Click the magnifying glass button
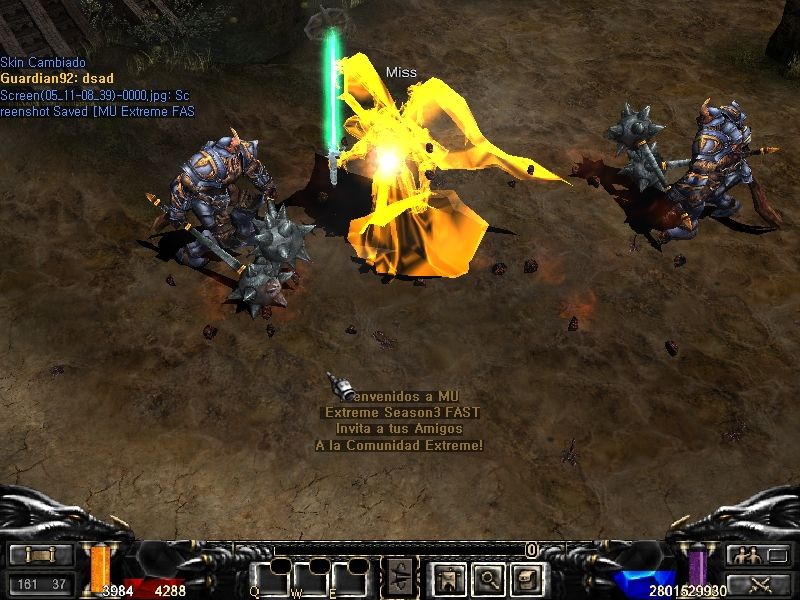Image resolution: width=800 pixels, height=600 pixels. pos(487,577)
